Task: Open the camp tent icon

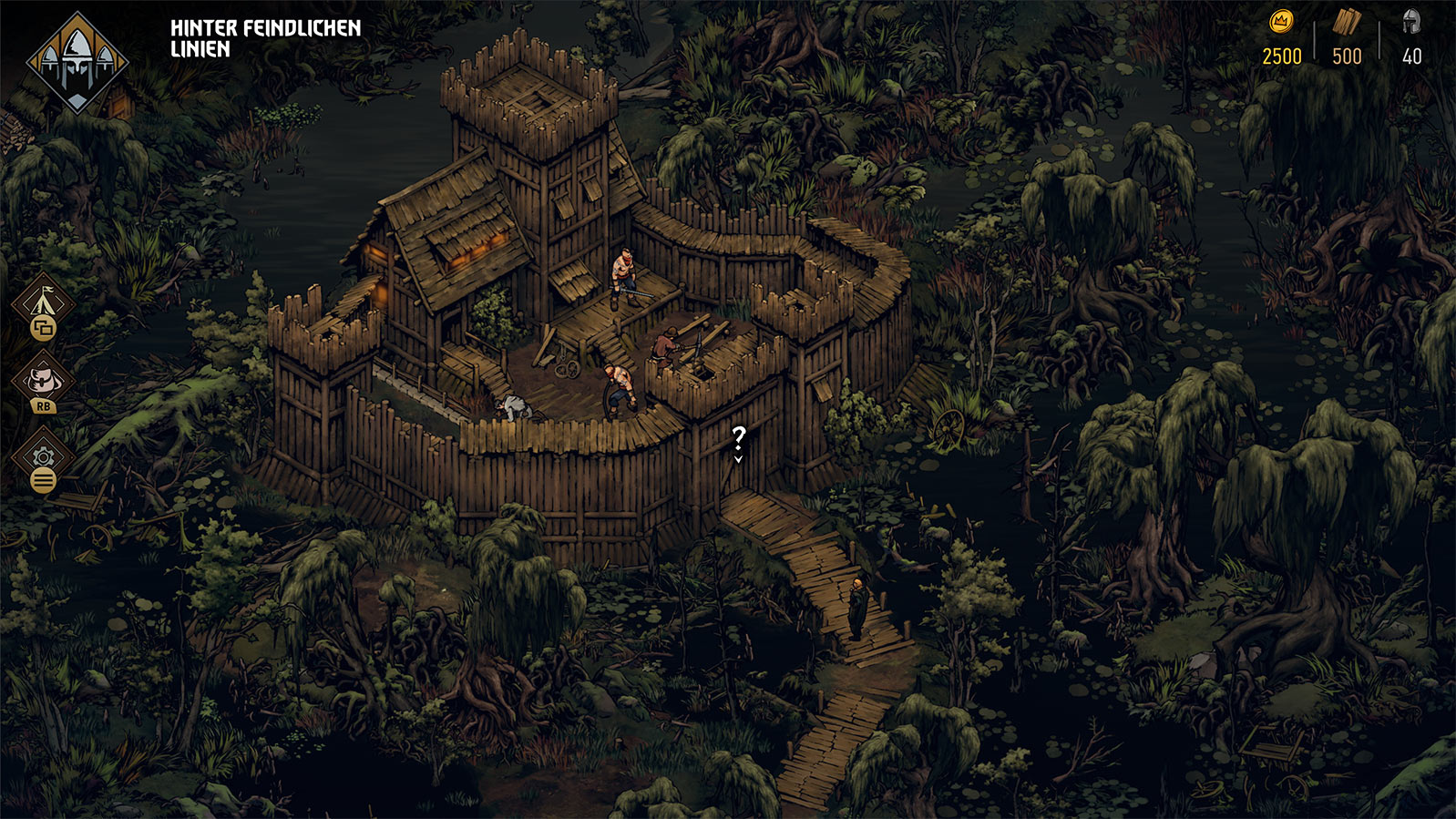Action: point(44,301)
